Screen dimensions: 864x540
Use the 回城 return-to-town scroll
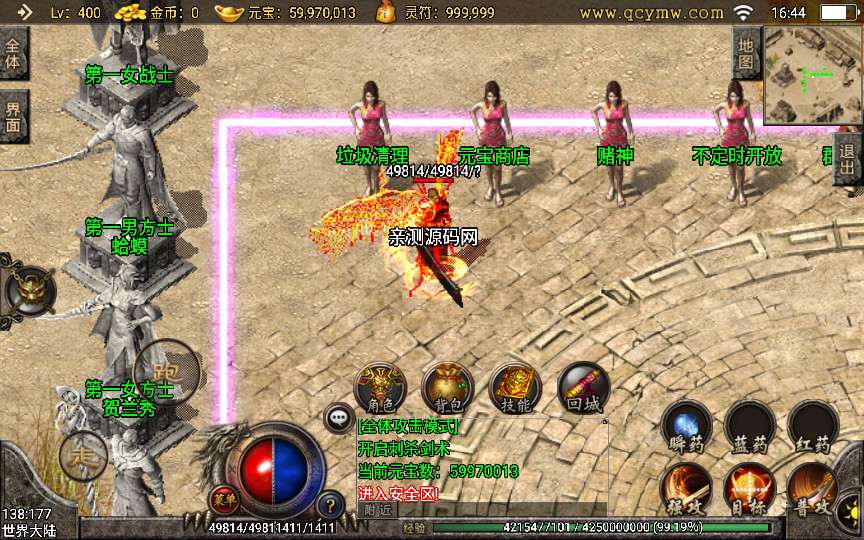pos(582,389)
